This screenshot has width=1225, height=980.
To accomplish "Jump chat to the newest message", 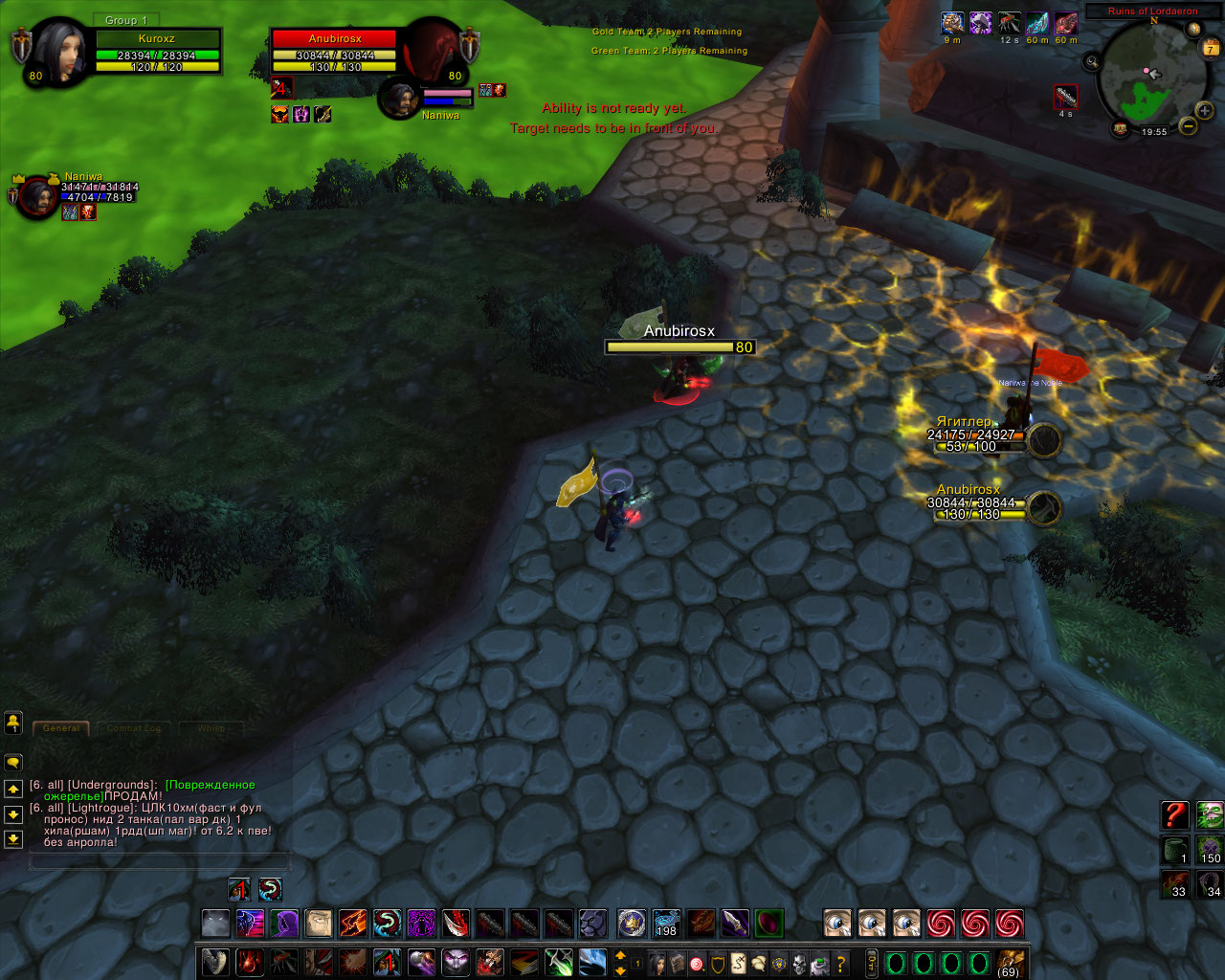I will click(13, 838).
